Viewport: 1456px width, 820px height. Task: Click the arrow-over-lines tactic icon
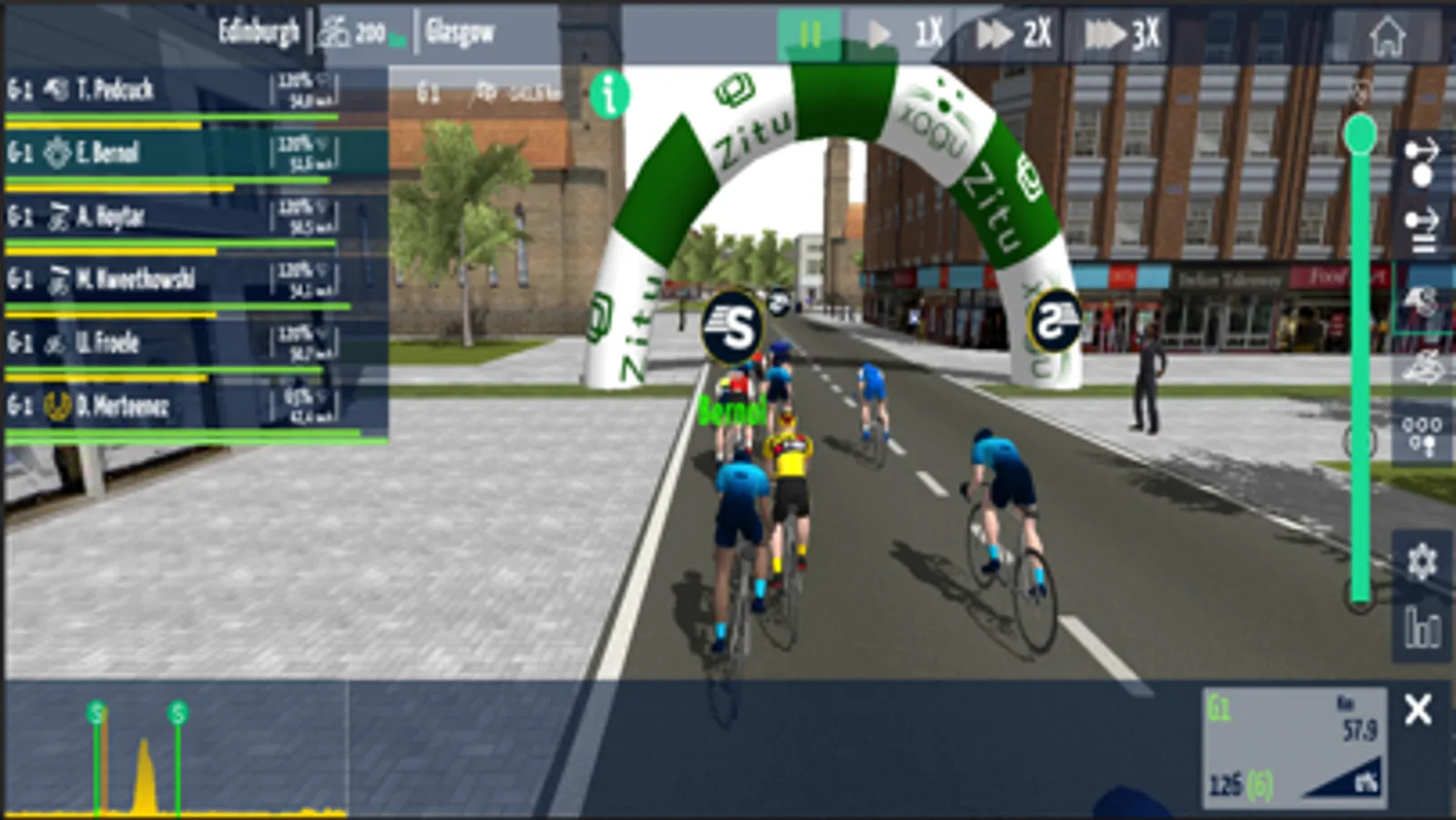tap(1421, 230)
